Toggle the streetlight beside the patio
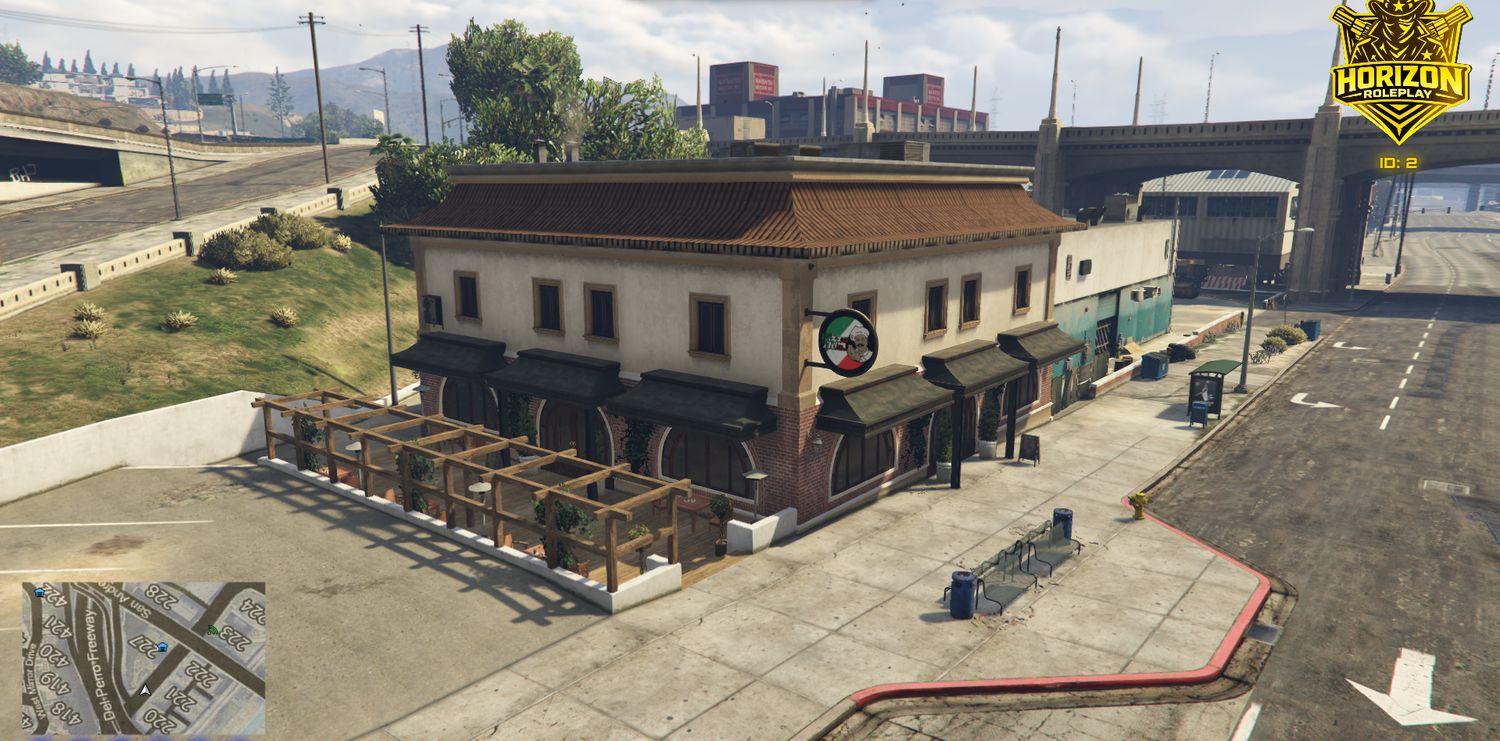Image resolution: width=1500 pixels, height=741 pixels. 390,320
